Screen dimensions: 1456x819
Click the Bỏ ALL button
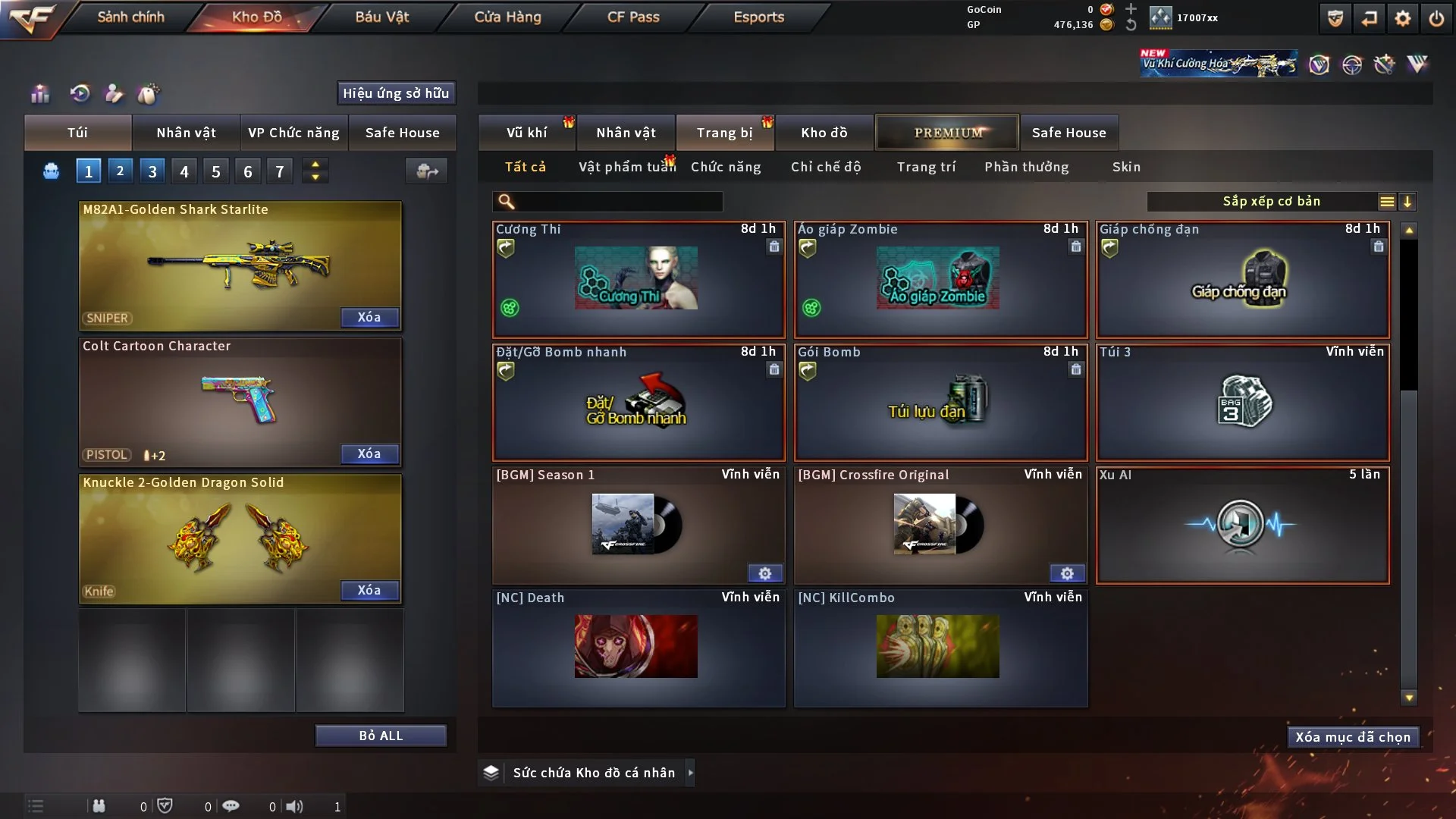pos(381,736)
